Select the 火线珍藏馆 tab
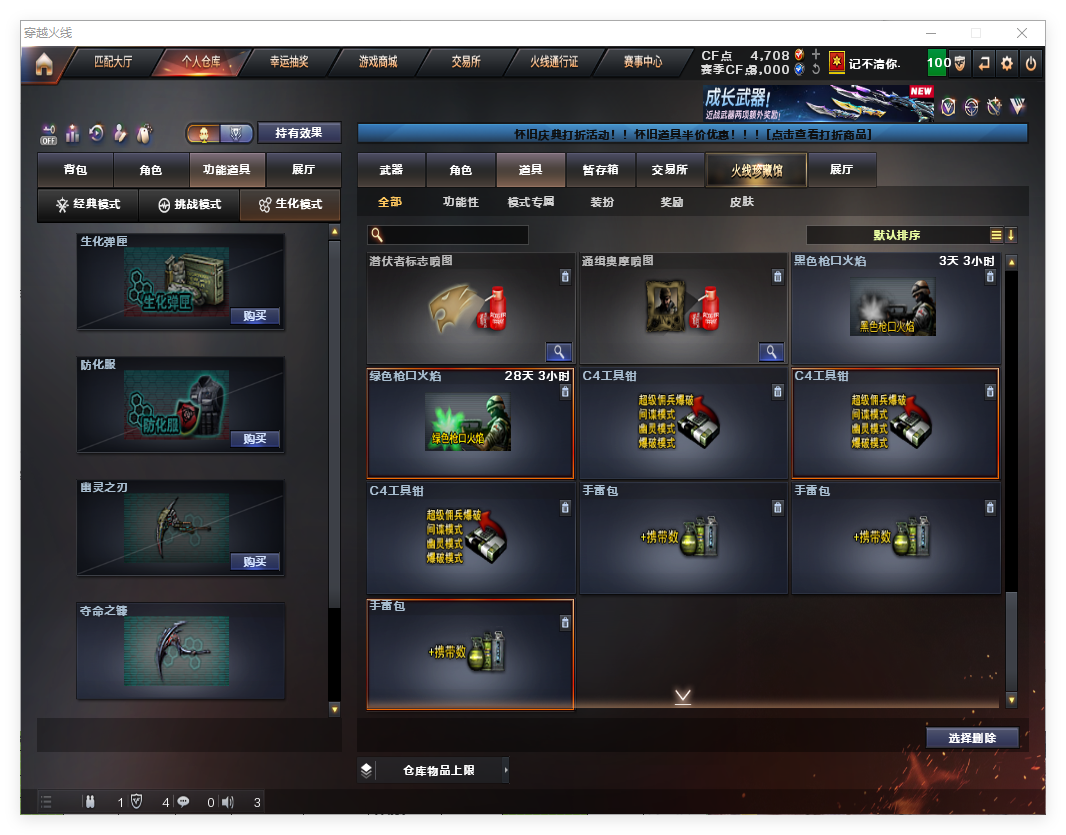 (x=756, y=170)
